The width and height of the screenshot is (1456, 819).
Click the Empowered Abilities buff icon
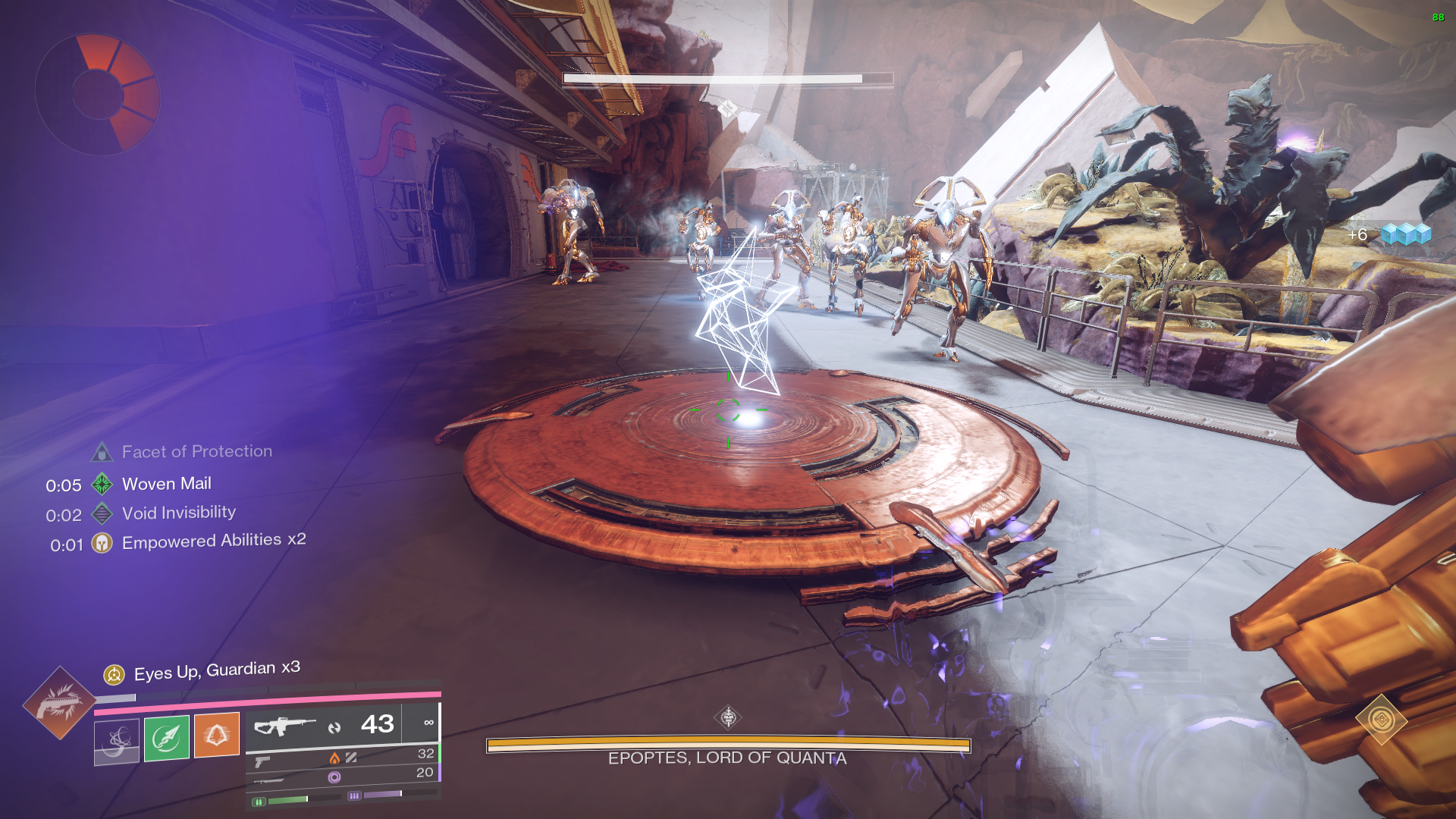coord(102,543)
